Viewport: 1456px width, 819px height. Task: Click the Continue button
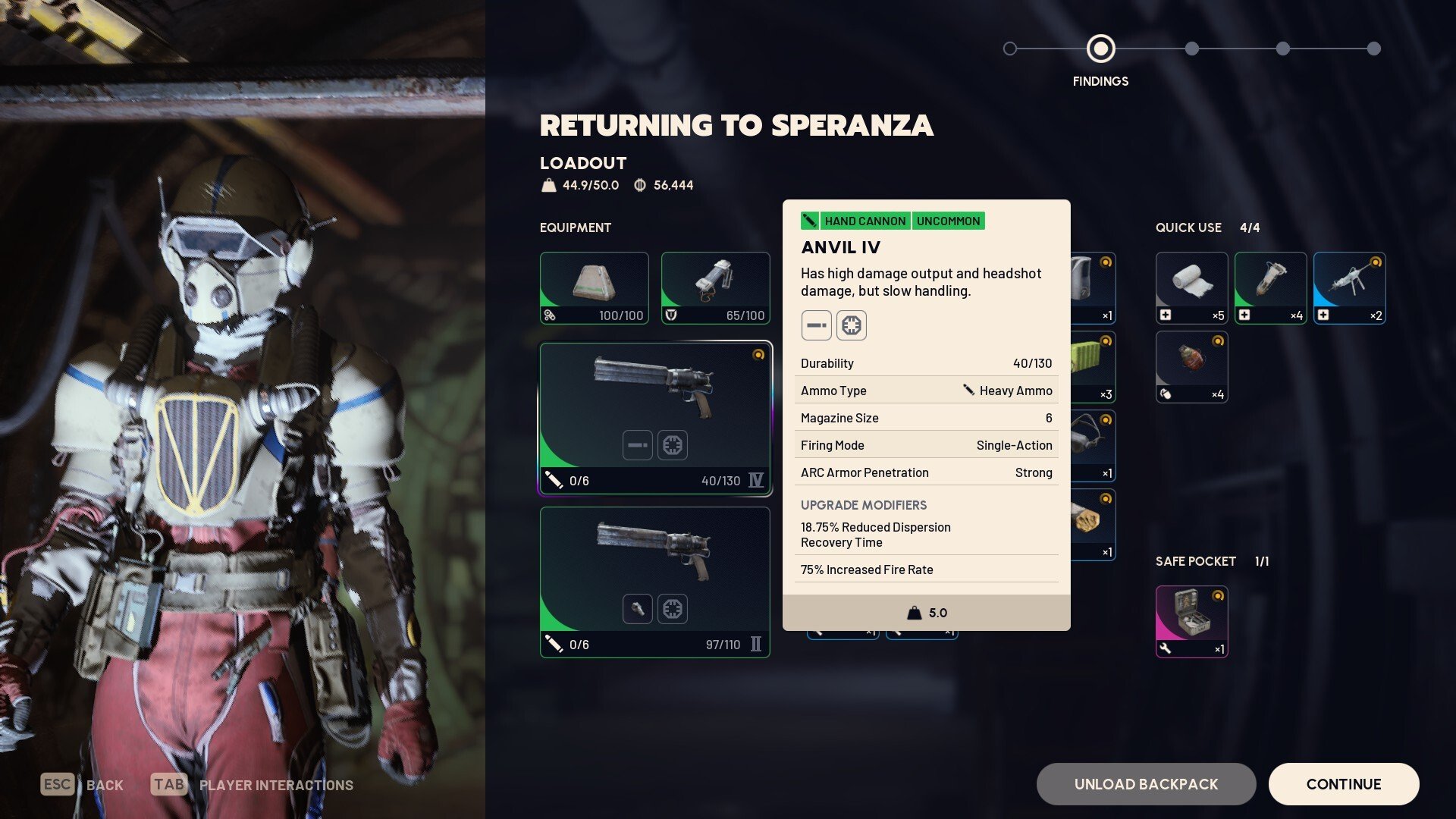click(1343, 784)
